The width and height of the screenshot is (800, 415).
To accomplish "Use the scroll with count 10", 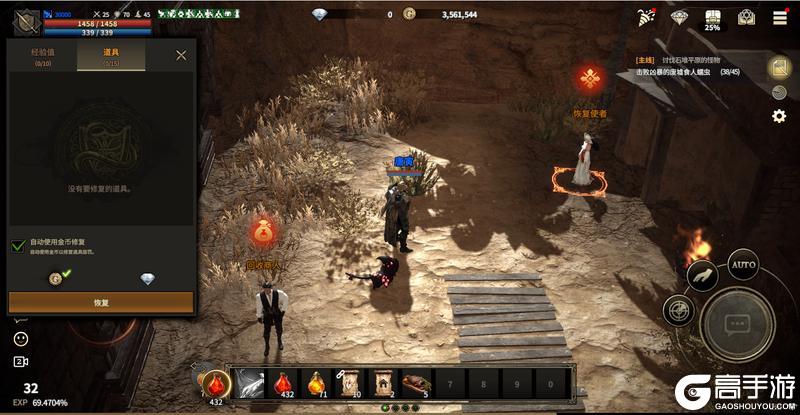I will point(350,383).
